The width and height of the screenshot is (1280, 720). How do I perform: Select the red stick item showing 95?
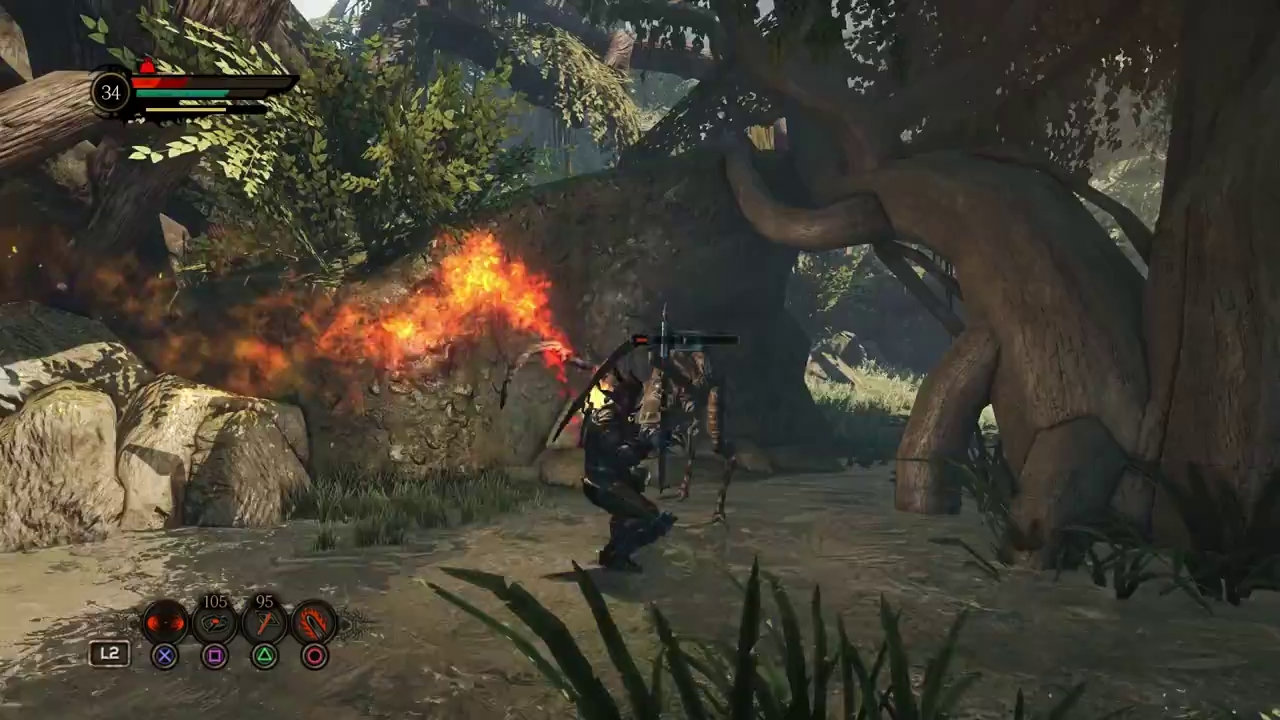[x=264, y=623]
